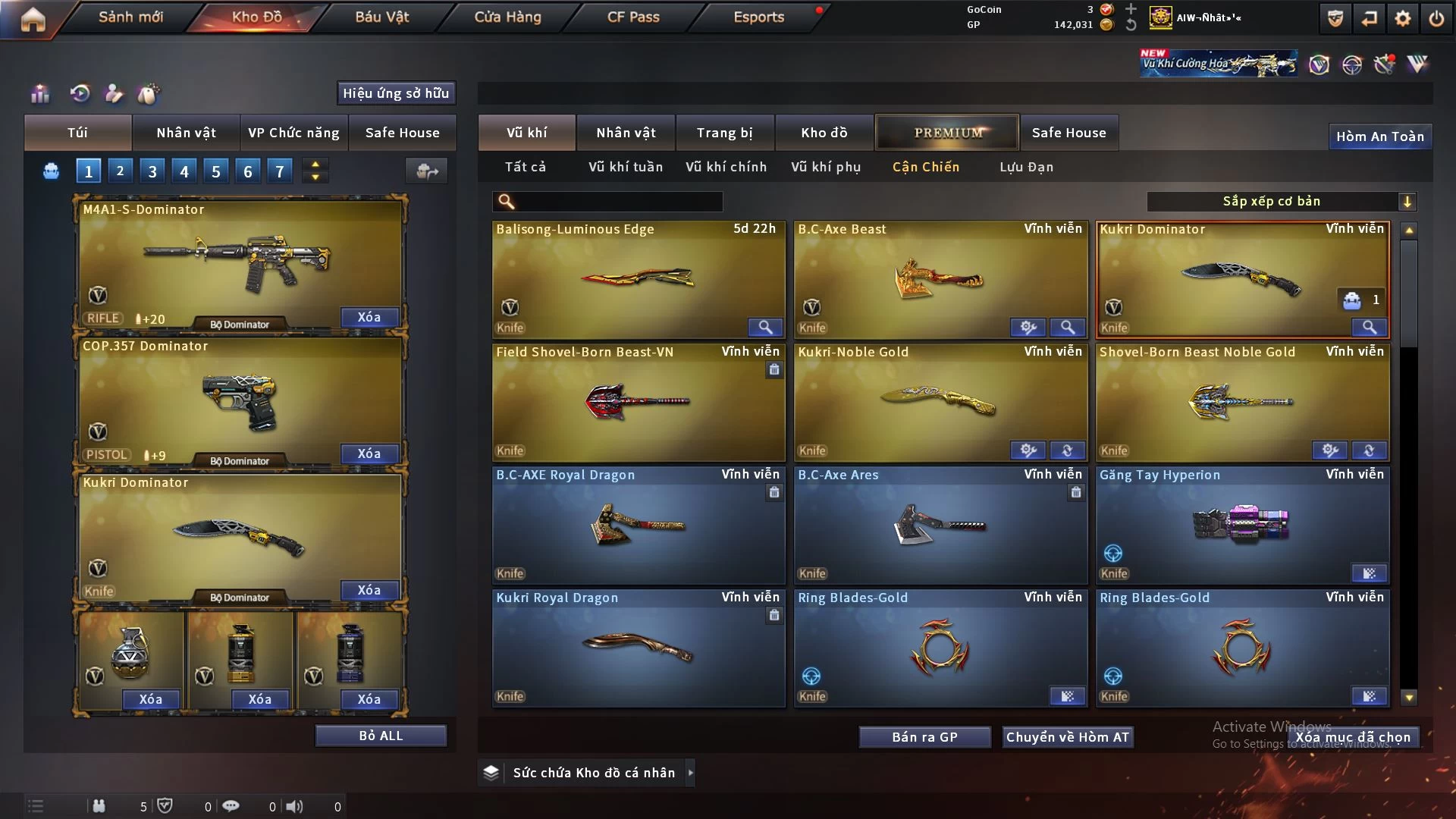The height and width of the screenshot is (819, 1456).
Task: Open the Hòm An Toàn safe box
Action: tap(1379, 136)
